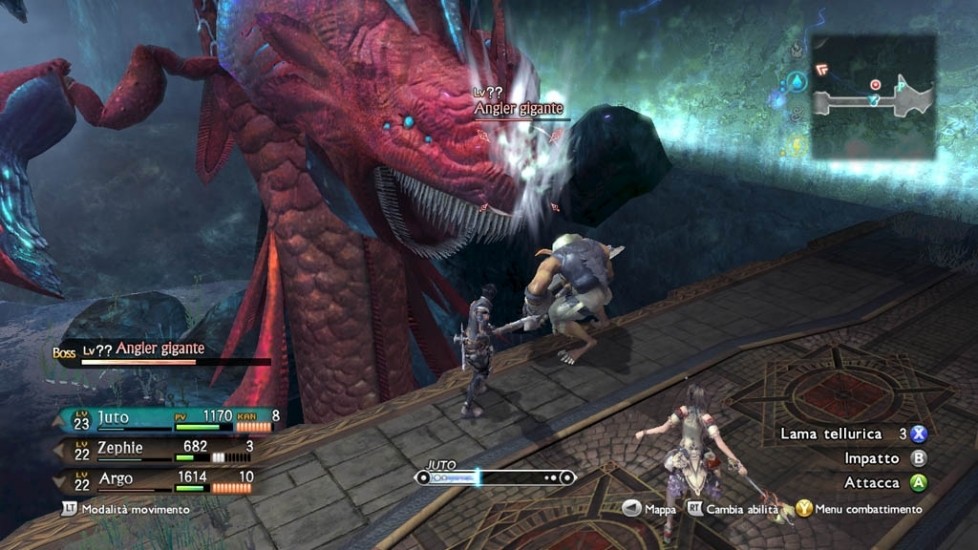Select Juto in the party list
Viewport: 978px width, 550px height.
115,417
